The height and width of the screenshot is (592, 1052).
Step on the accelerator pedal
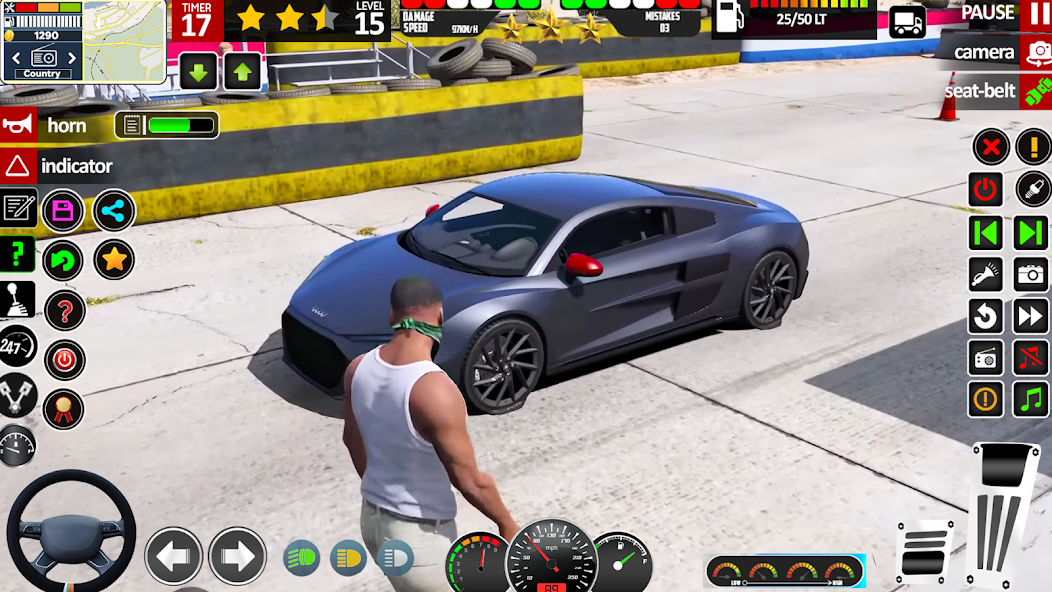[1003, 515]
